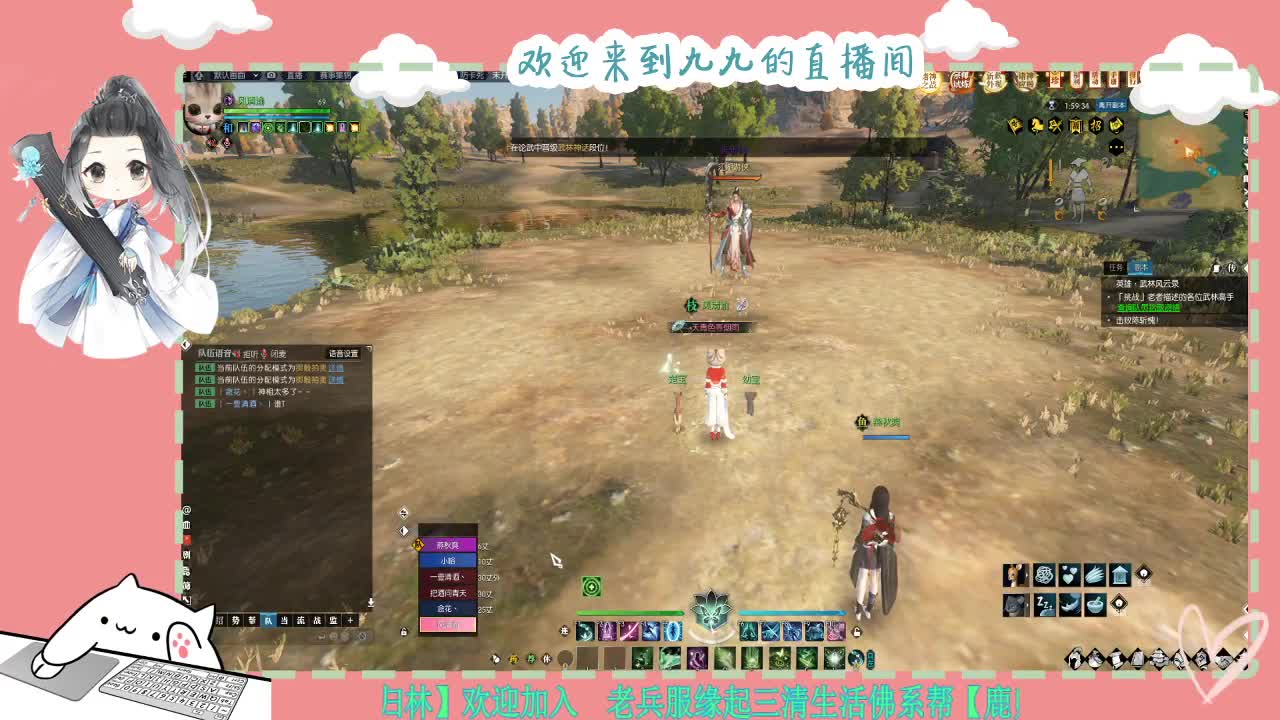1280x720 pixels.
Task: Expand the arrow beside the deer pet portrait
Action: 1028,574
